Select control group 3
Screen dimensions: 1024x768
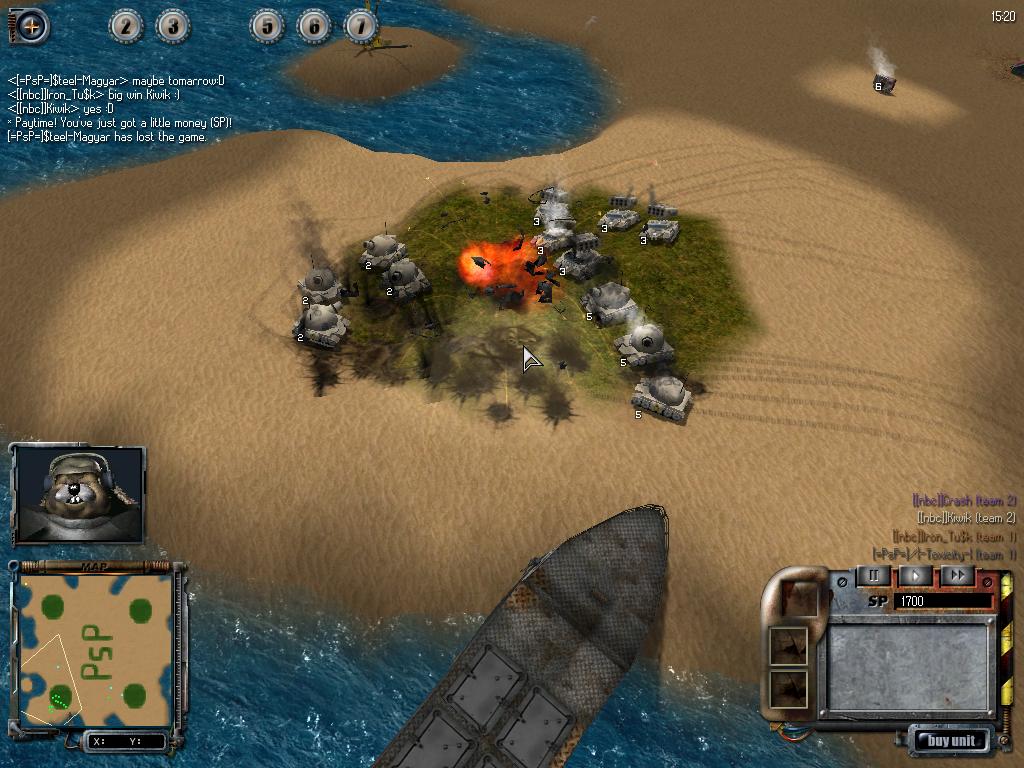(x=173, y=26)
